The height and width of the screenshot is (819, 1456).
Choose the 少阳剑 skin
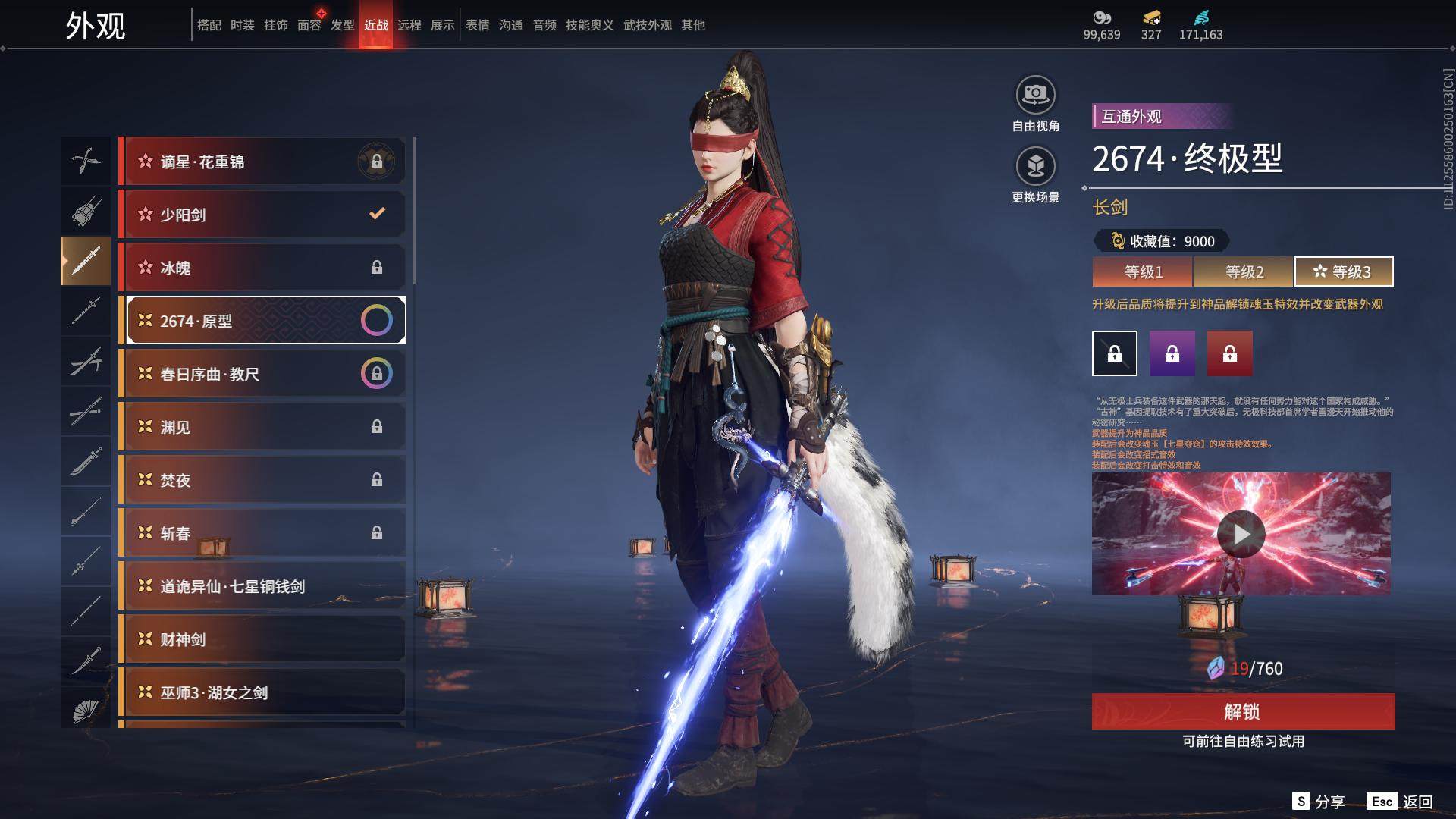tap(262, 215)
